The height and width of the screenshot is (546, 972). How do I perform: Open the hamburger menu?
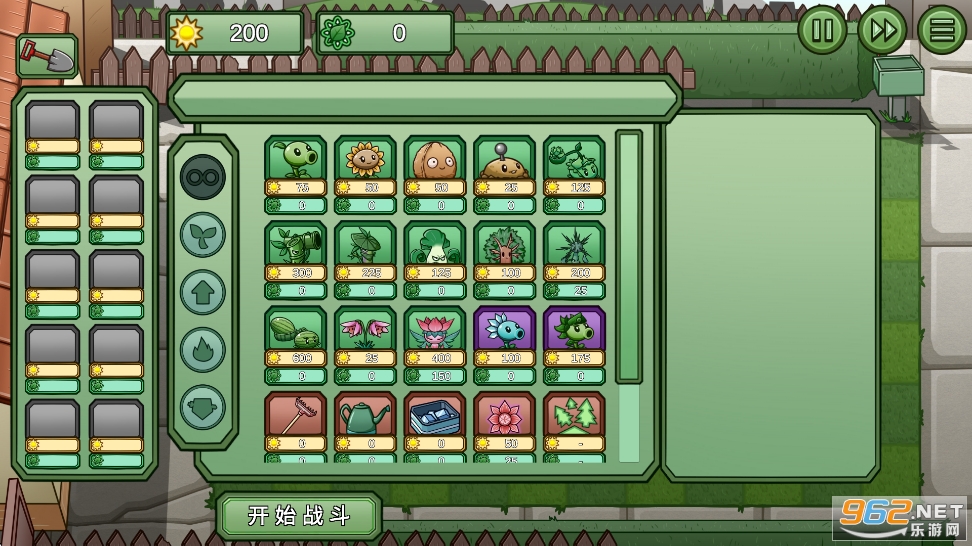click(942, 31)
